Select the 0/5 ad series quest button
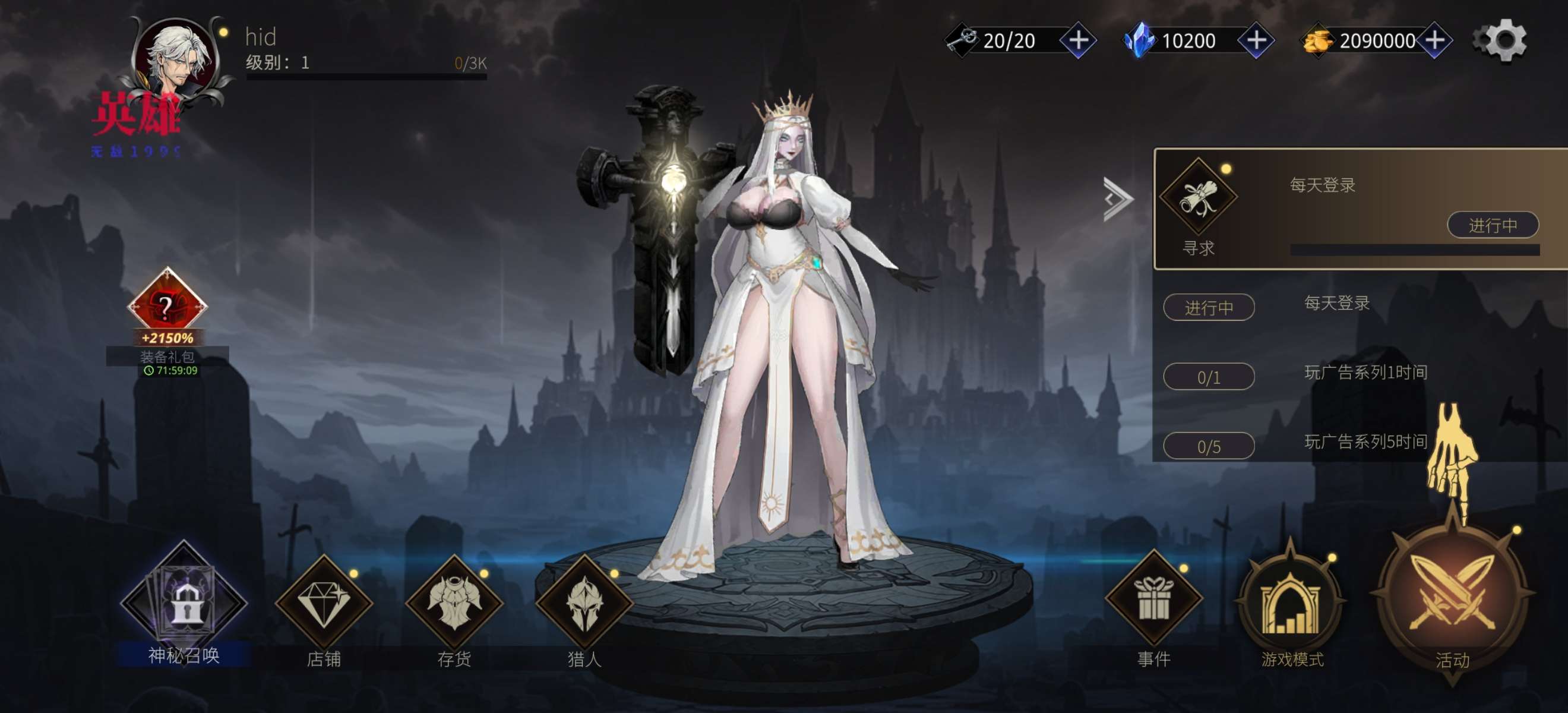The width and height of the screenshot is (1568, 713). pos(1208,446)
